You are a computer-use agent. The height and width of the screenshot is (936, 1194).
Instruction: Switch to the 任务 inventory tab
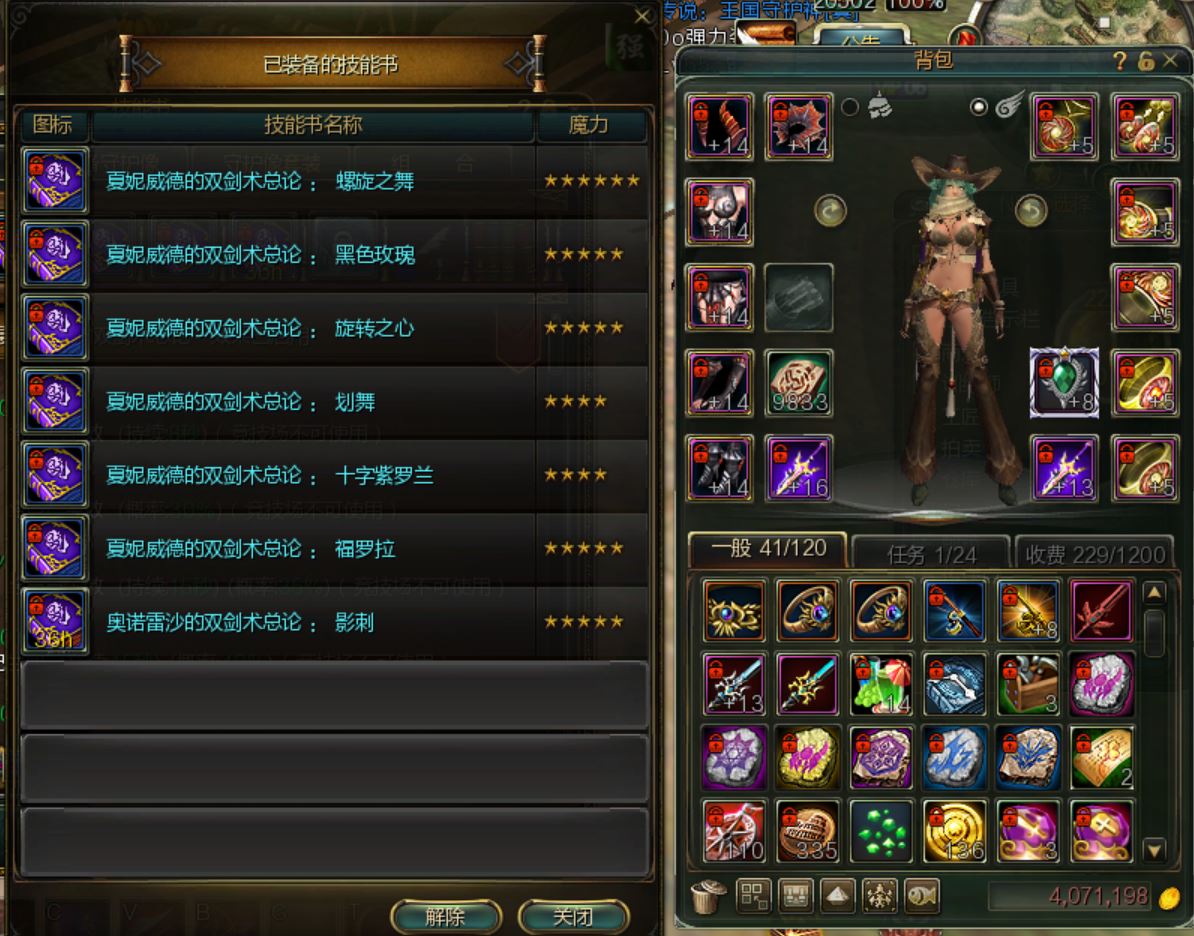coord(930,553)
